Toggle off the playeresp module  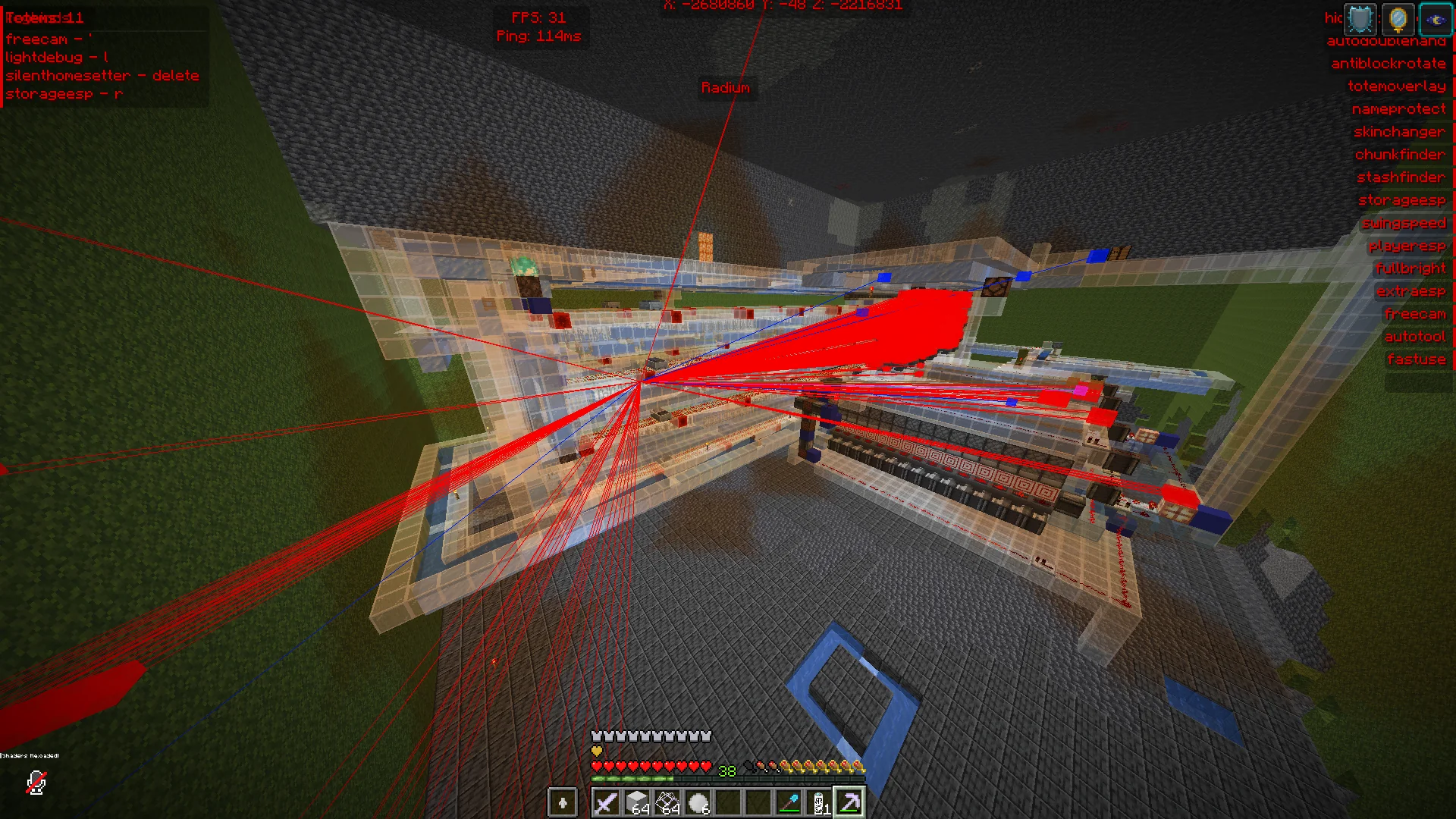pyautogui.click(x=1408, y=245)
